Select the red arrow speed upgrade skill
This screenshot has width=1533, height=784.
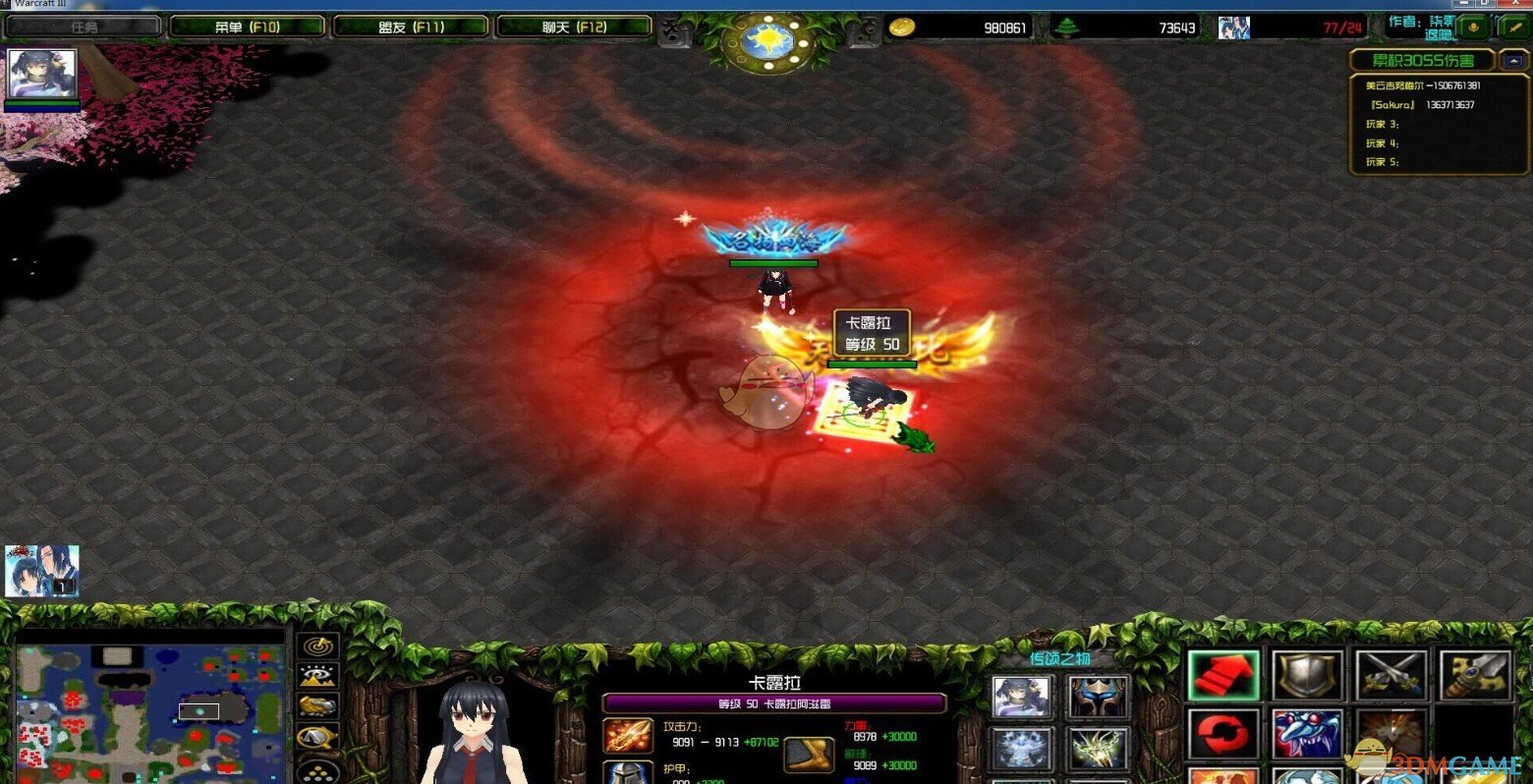1222,674
